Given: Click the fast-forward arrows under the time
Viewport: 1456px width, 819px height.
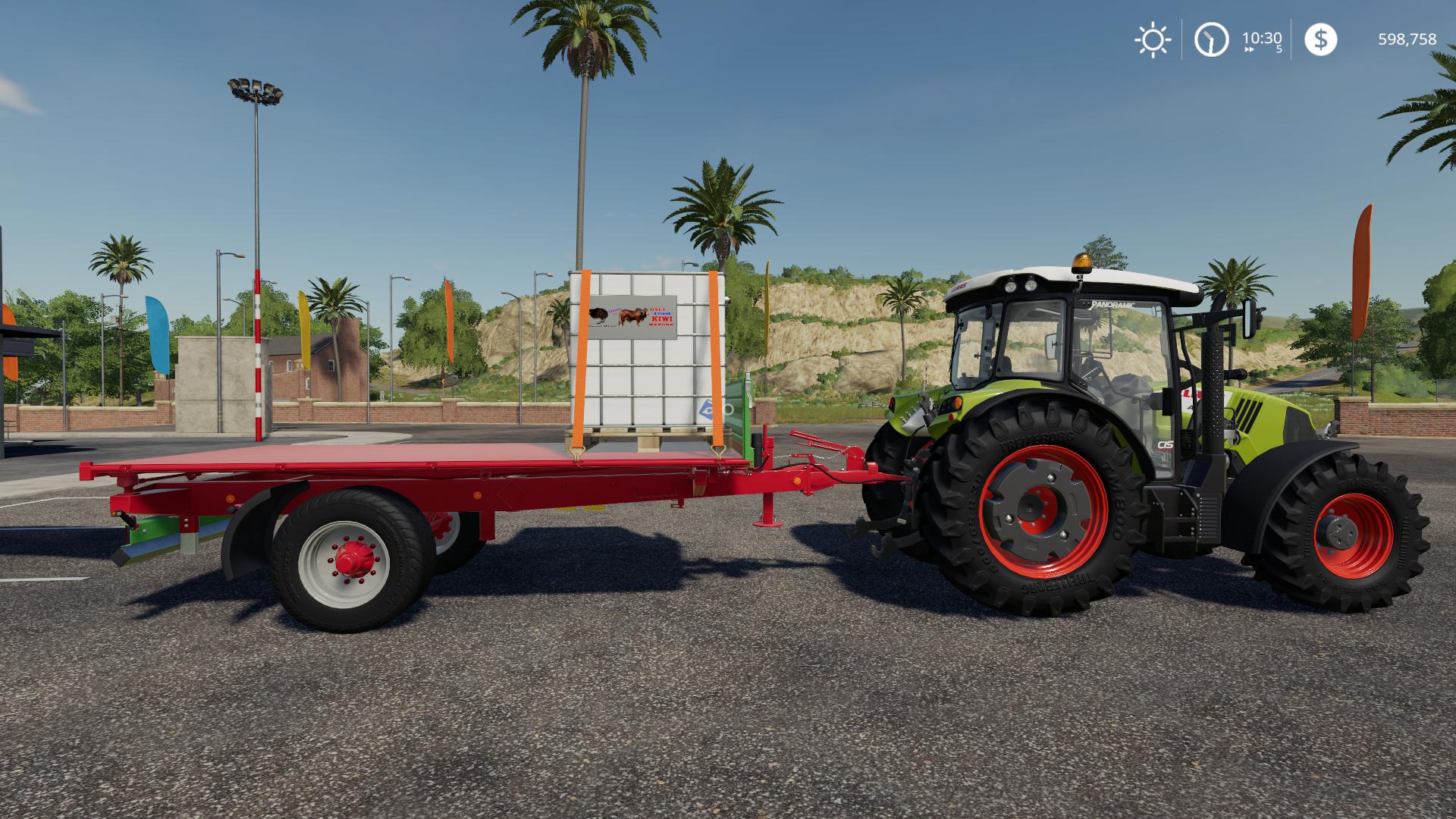Looking at the screenshot, I should tap(1250, 49).
